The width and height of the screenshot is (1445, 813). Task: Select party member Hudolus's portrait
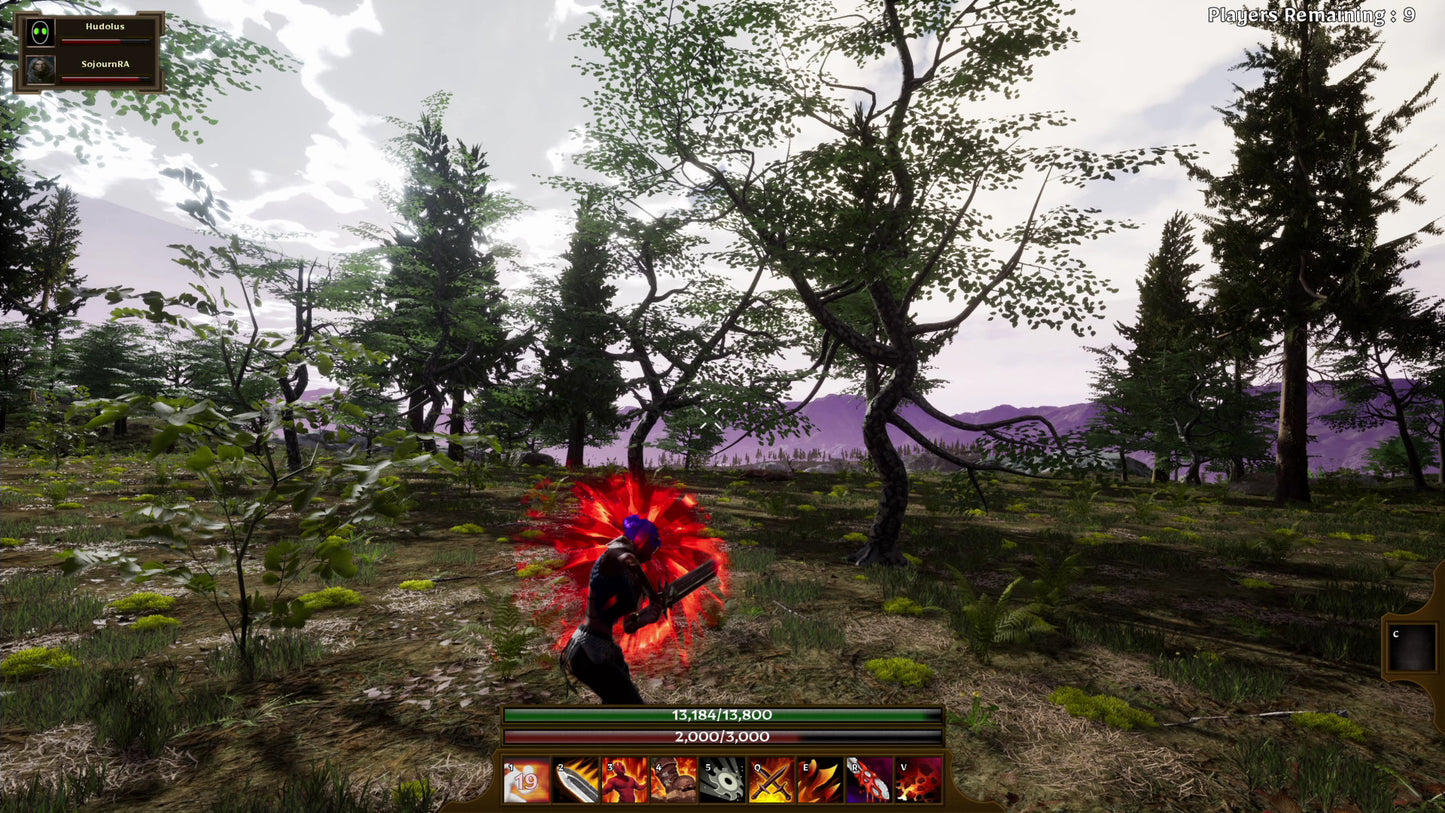click(x=41, y=33)
